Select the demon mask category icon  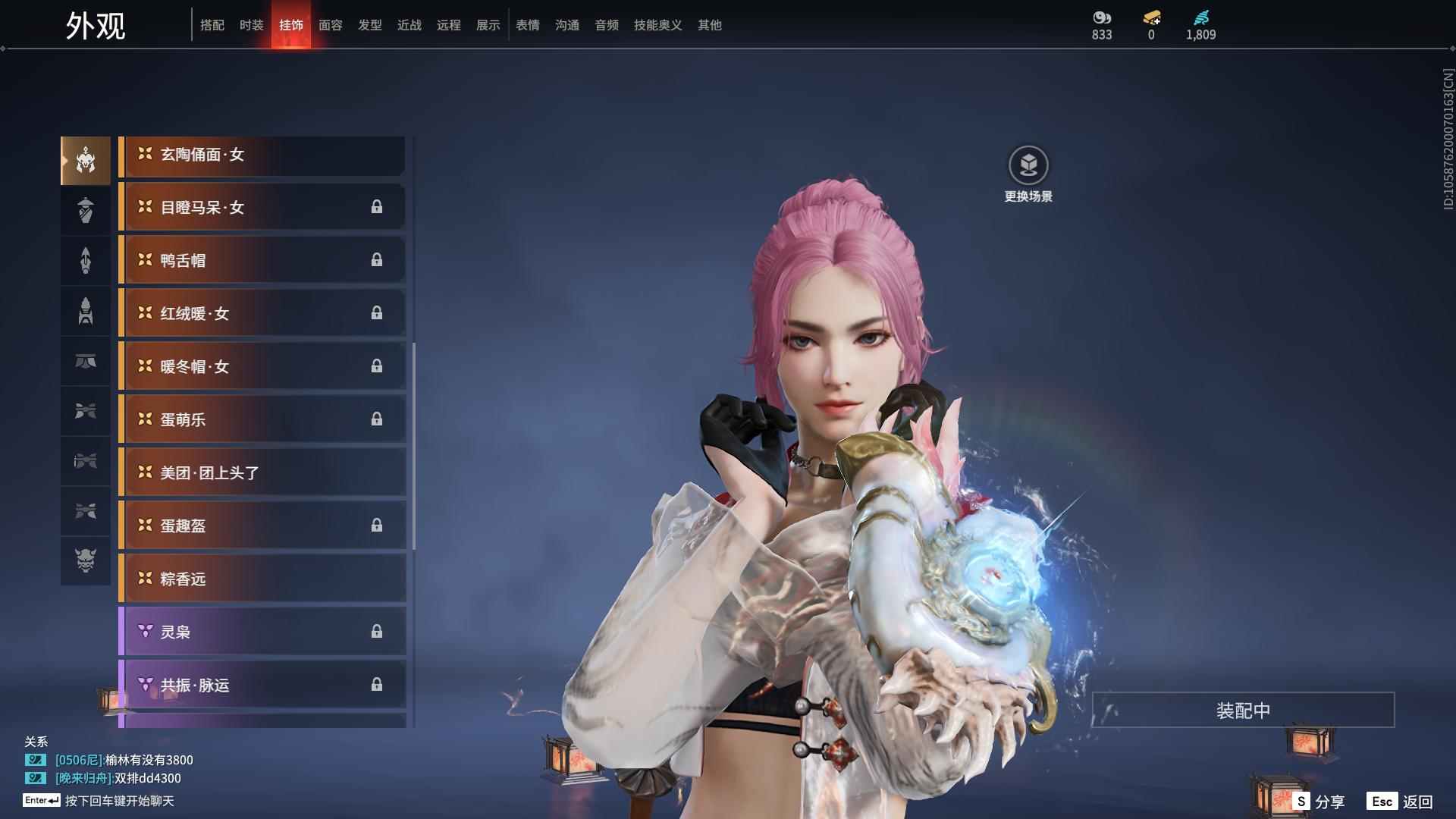point(86,560)
